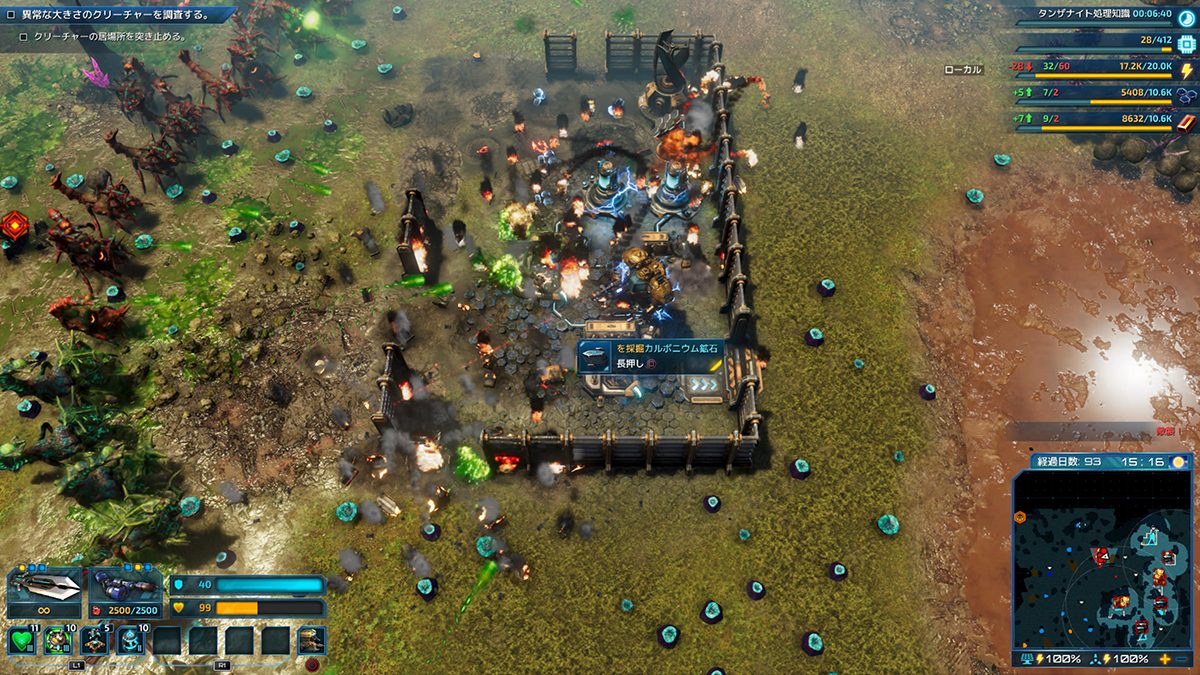Toggle the locate creature sub-objective checkbox
This screenshot has height=675, width=1200.
[x=23, y=37]
